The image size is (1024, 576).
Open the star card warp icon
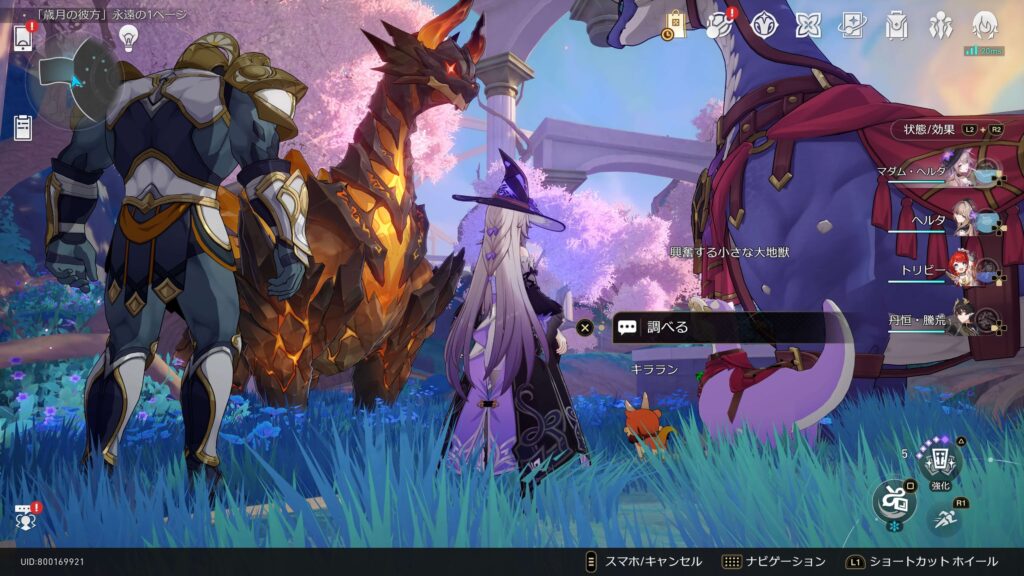pyautogui.click(x=852, y=25)
